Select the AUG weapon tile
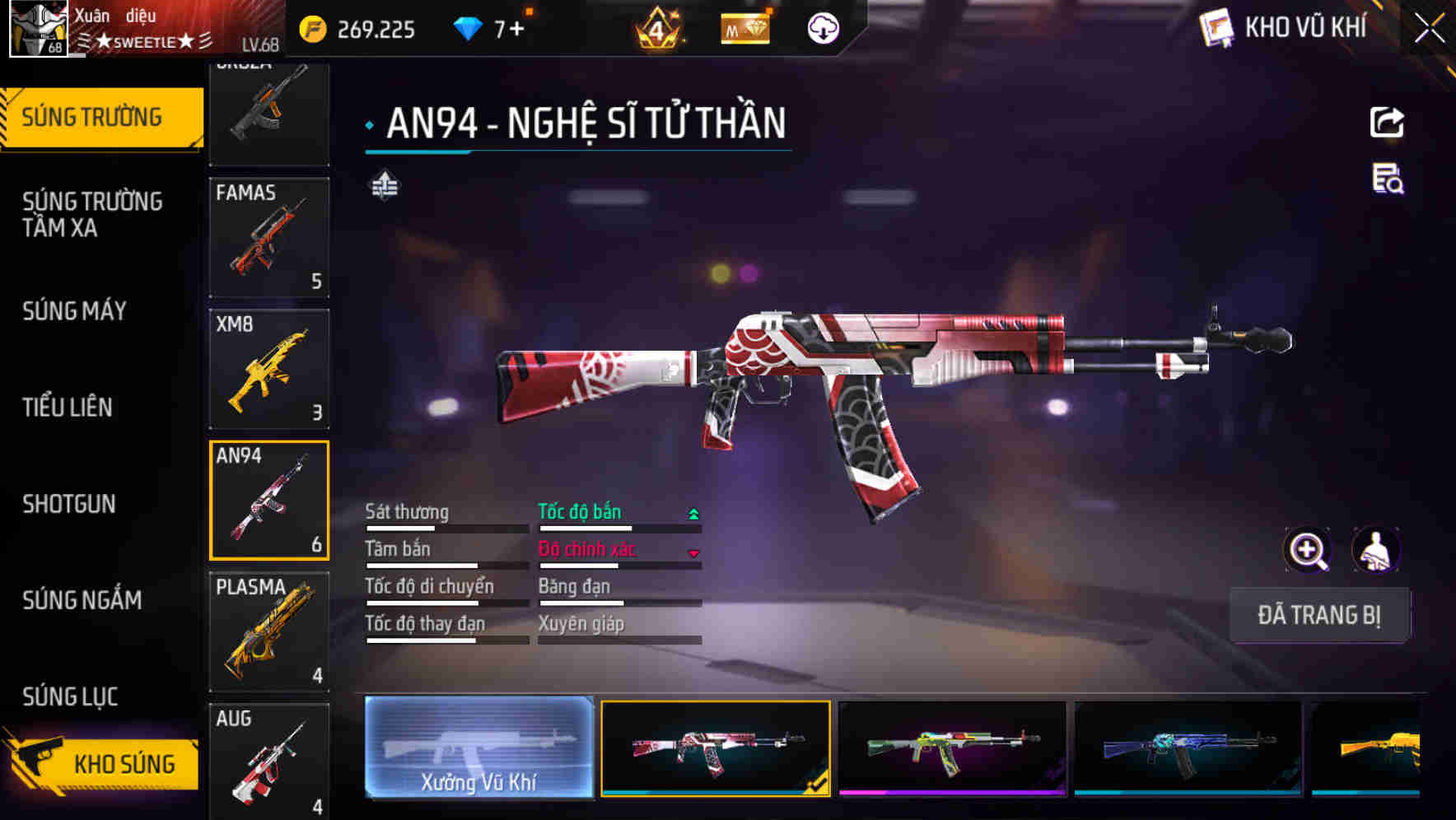The width and height of the screenshot is (1456, 820). pos(269,762)
